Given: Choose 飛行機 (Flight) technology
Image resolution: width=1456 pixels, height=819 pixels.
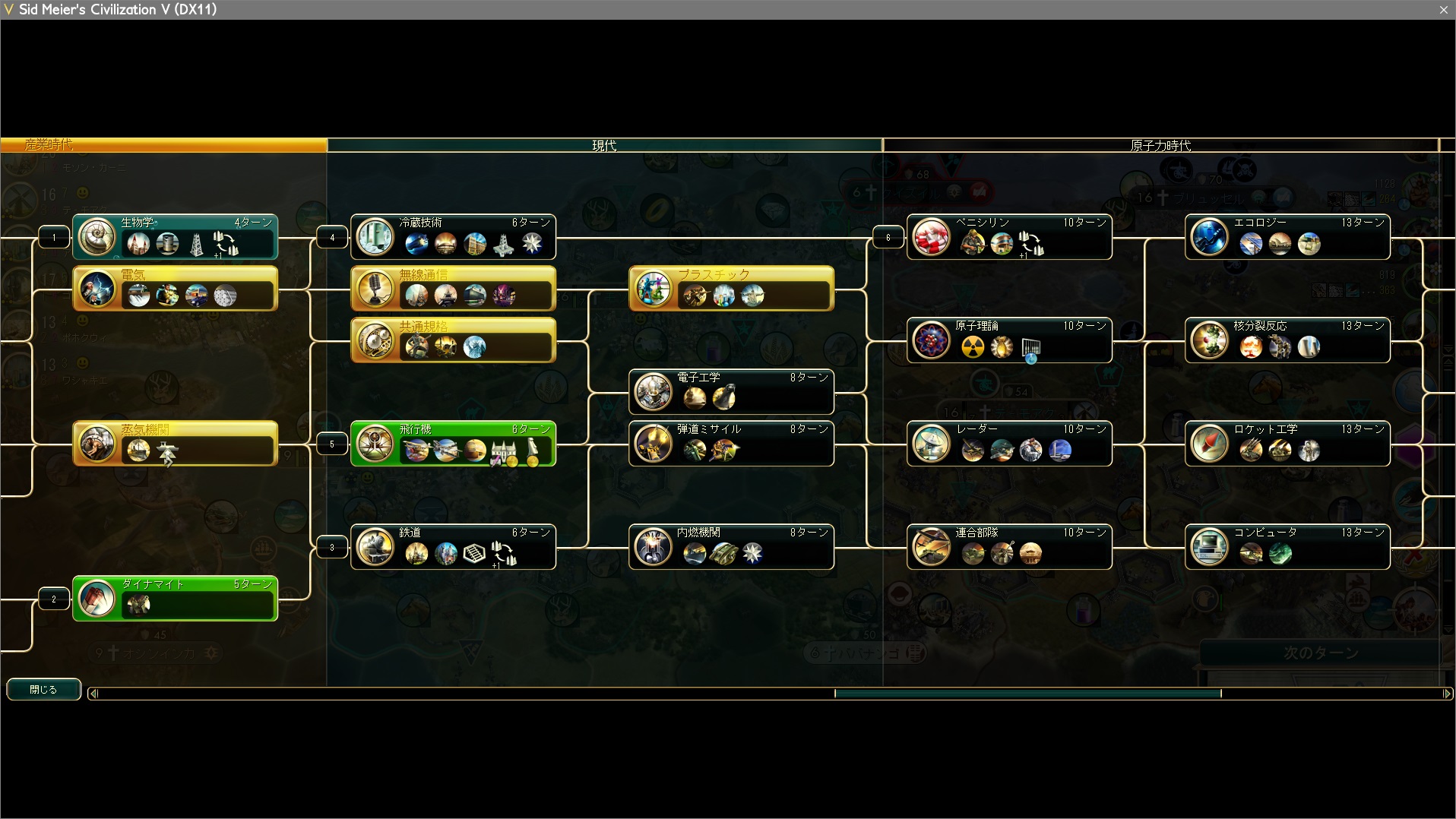Looking at the screenshot, I should pos(454,443).
